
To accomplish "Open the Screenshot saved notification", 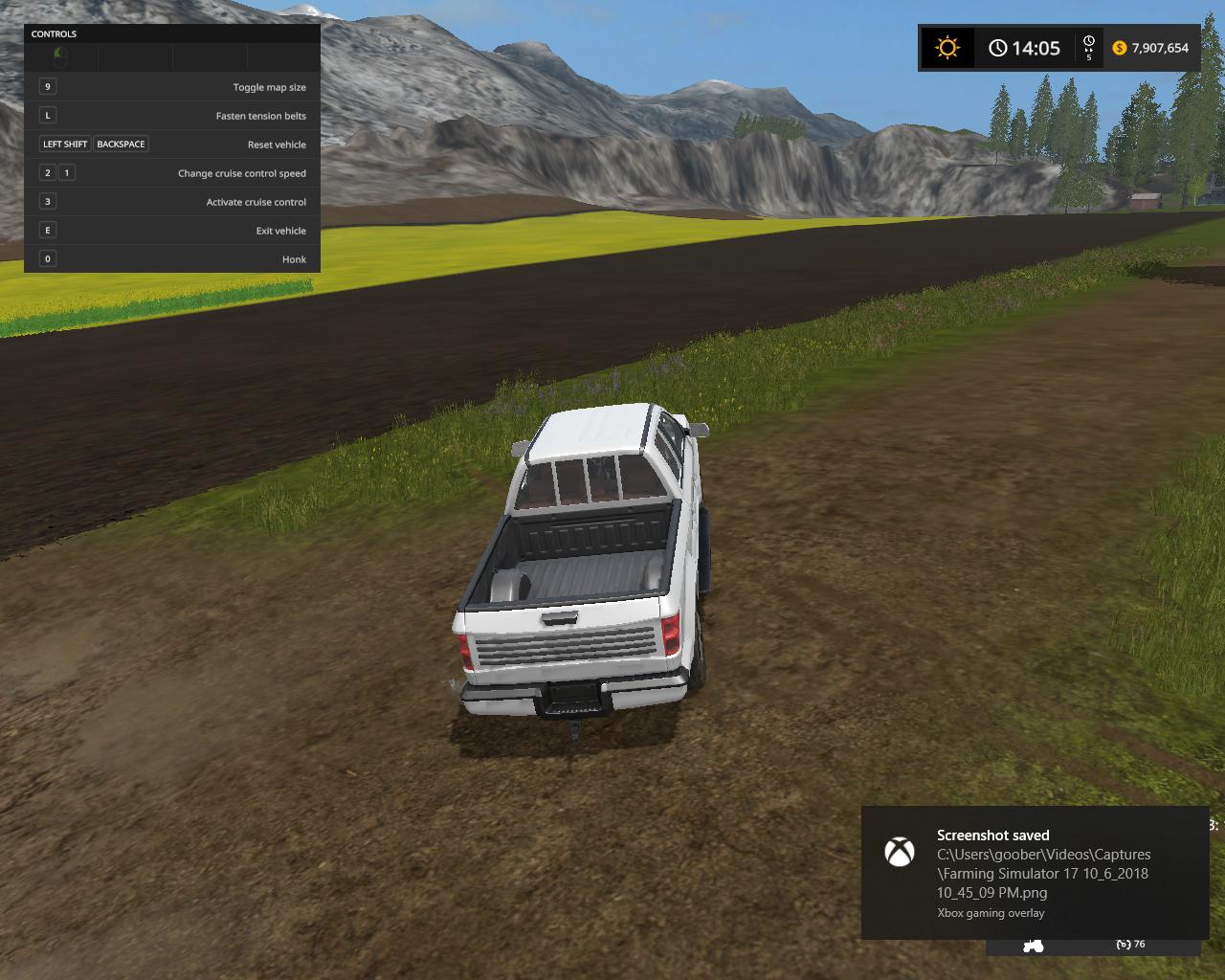I will (1034, 872).
